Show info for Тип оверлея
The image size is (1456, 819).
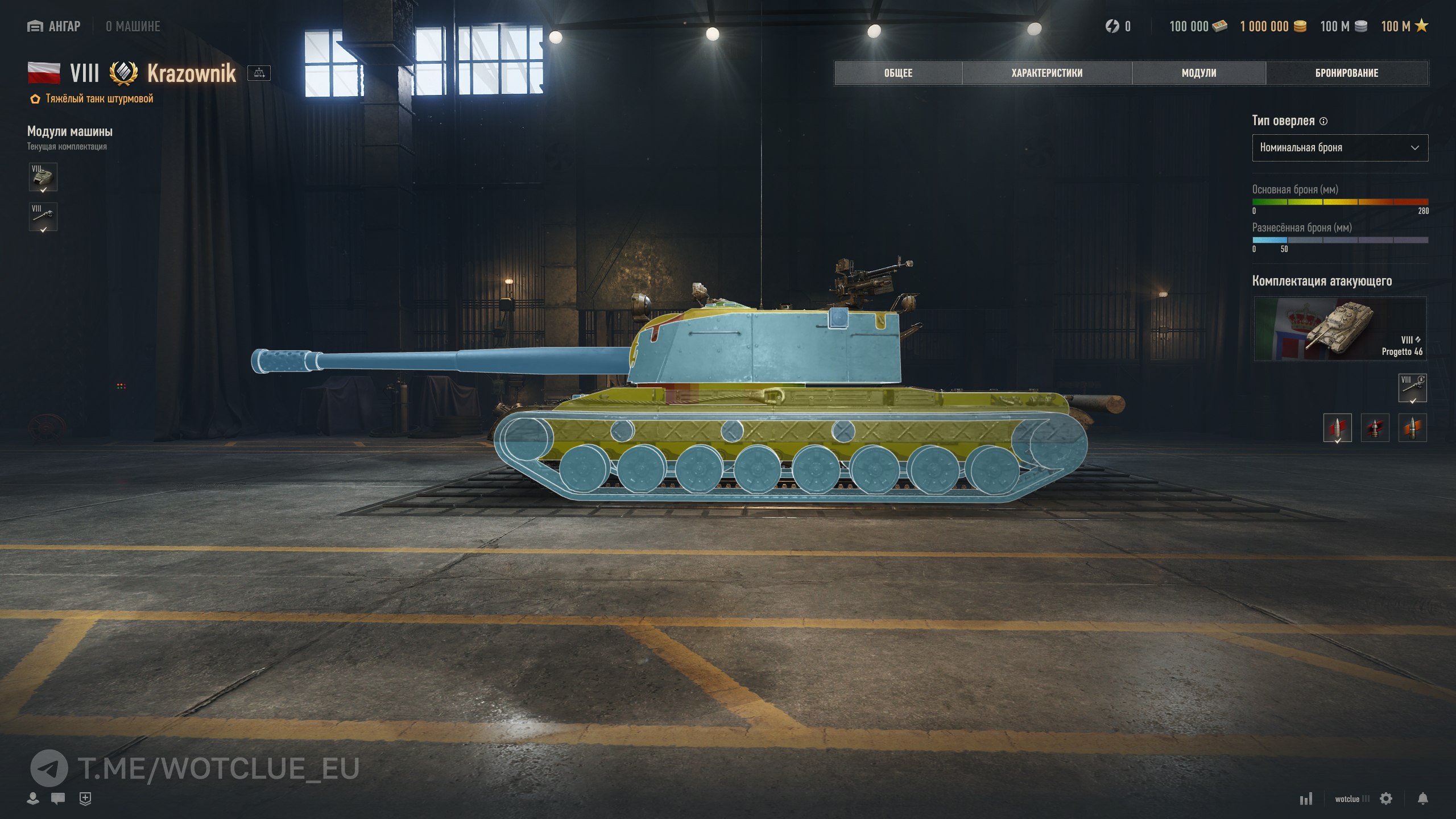[1323, 121]
